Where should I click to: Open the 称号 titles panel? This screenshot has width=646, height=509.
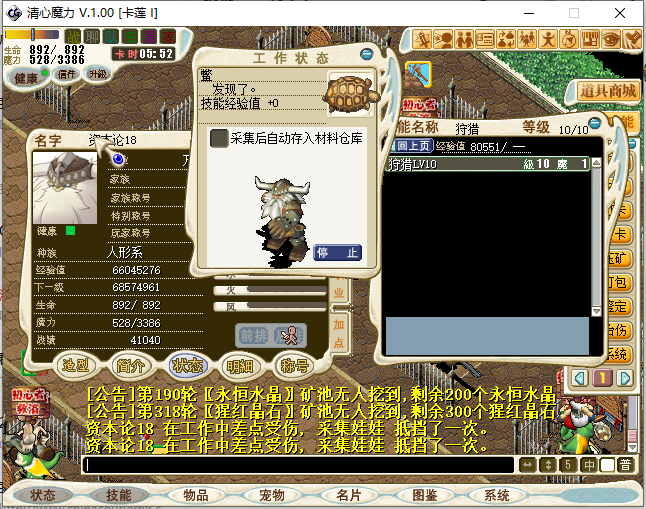[294, 364]
